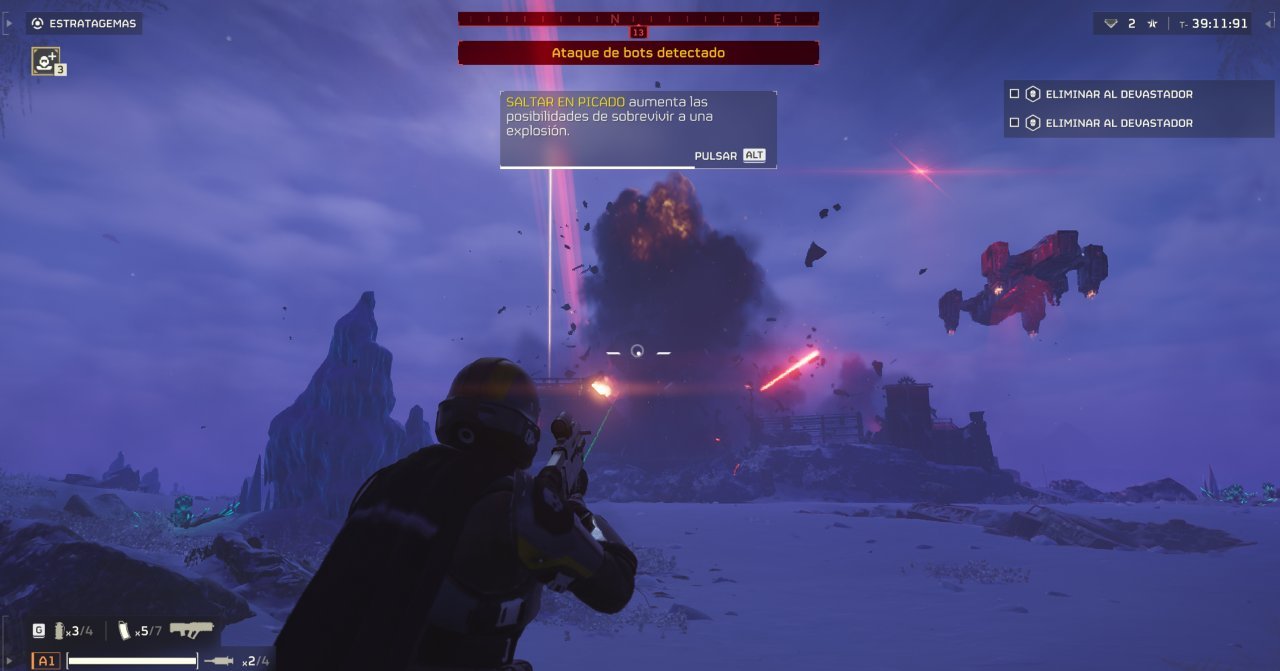
Task: Select the primary rifle weapon icon
Action: pos(191,629)
